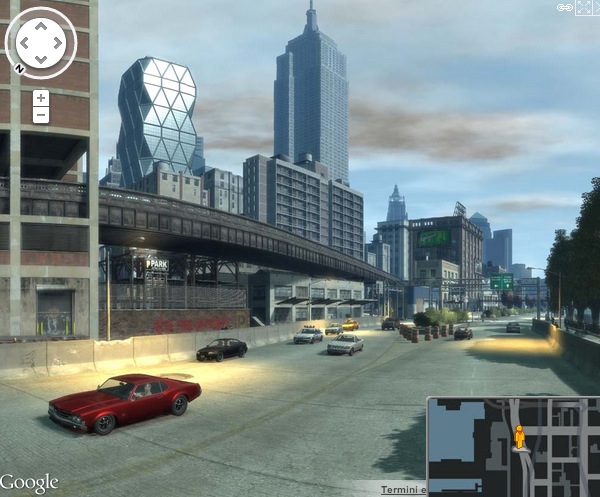Pan the view left with the left arrow
This screenshot has height=497, width=600.
click(x=26, y=43)
